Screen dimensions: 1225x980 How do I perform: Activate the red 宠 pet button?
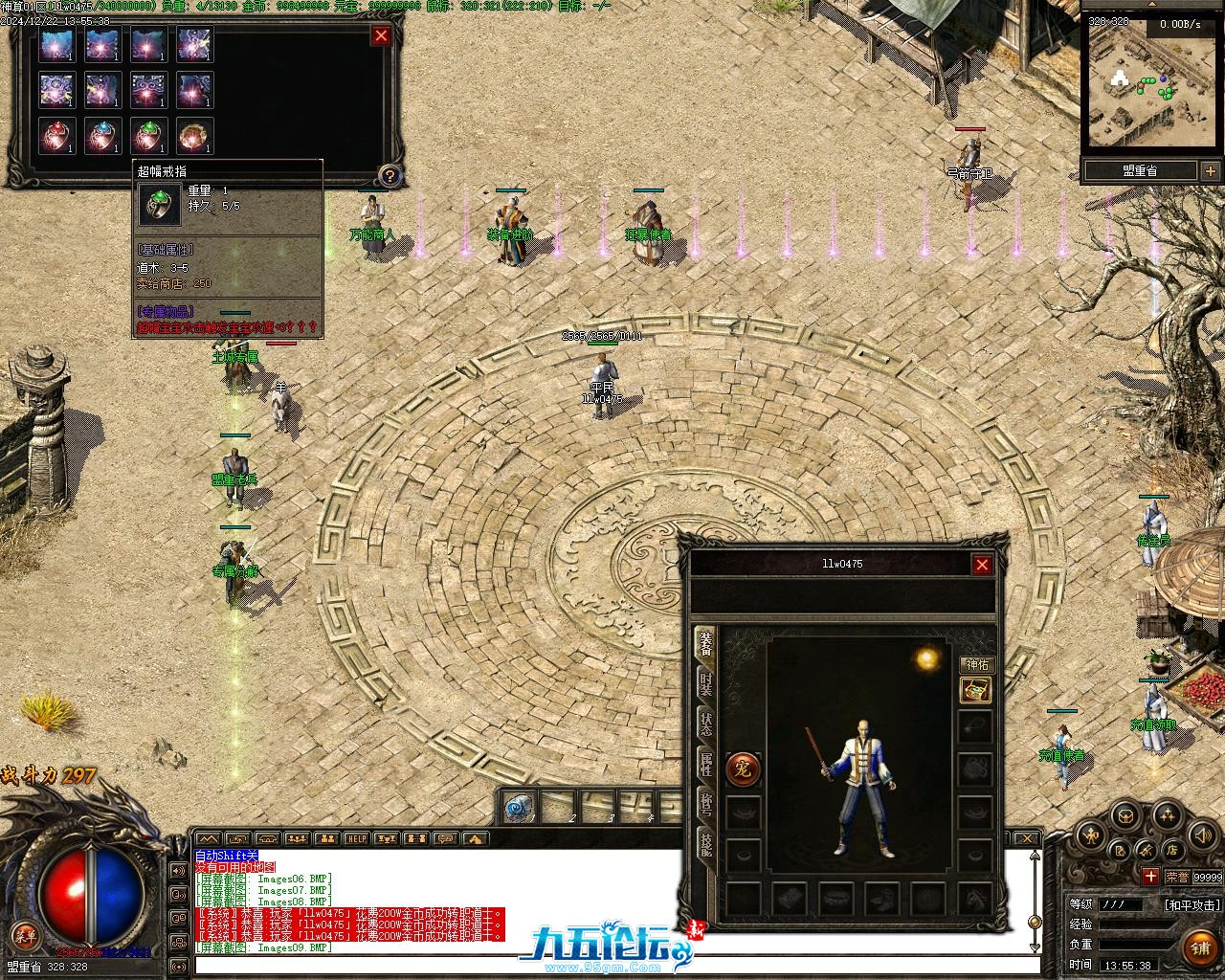coord(744,768)
